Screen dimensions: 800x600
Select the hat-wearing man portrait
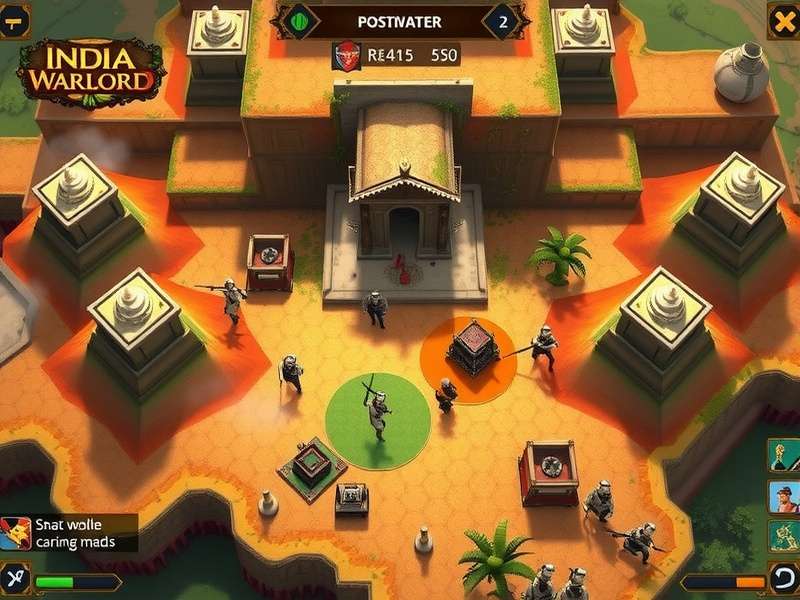784,496
